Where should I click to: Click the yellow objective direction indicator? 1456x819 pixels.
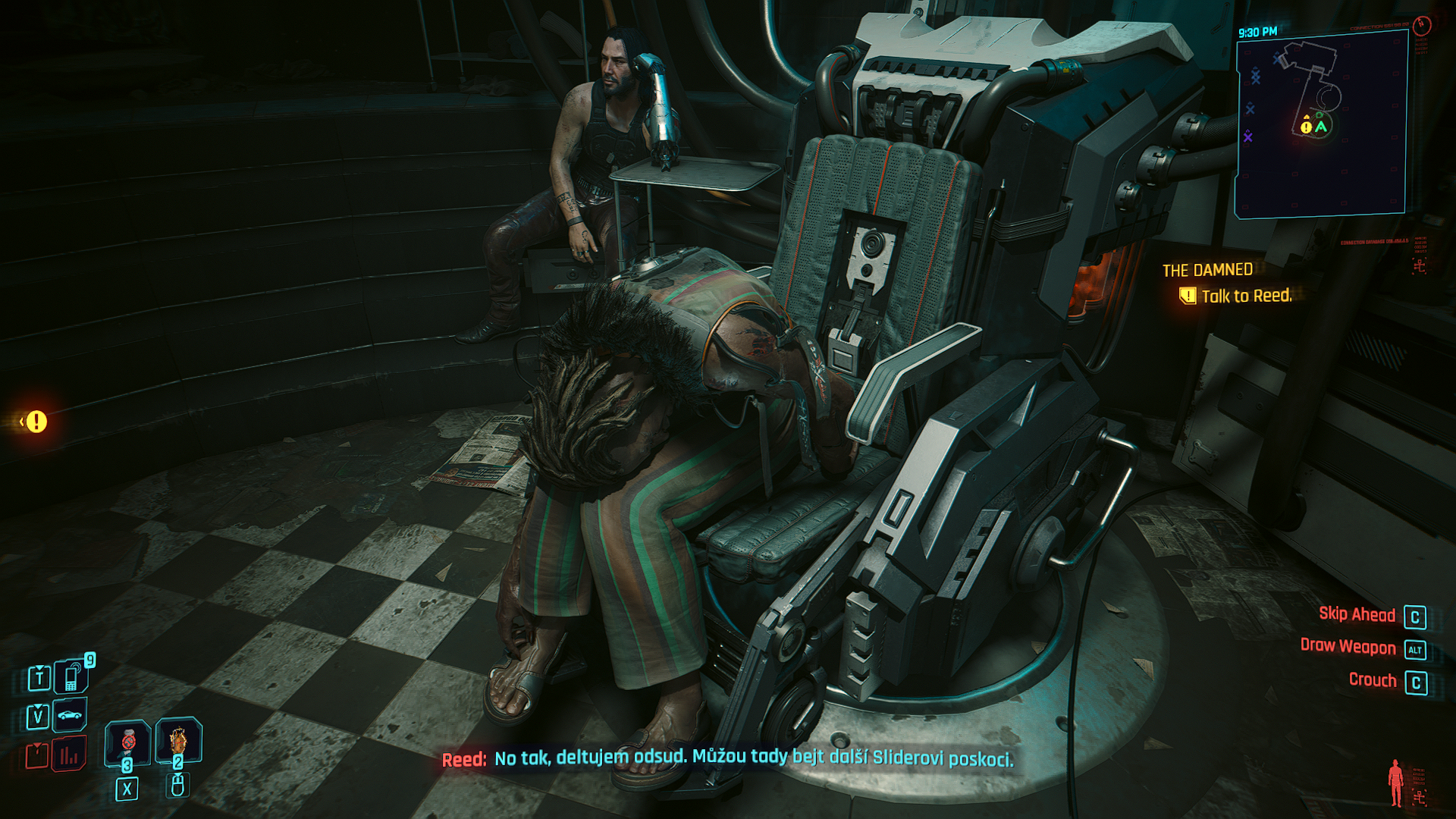pyautogui.click(x=35, y=422)
